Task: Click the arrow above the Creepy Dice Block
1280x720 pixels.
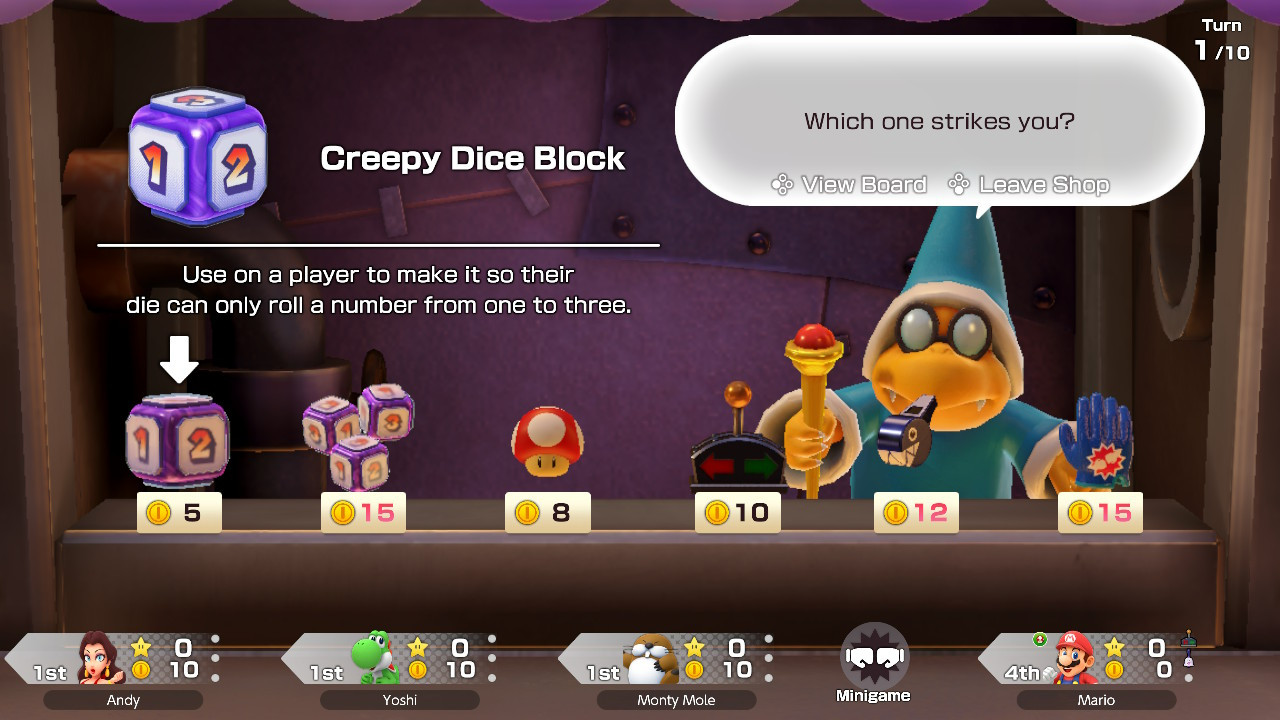Action: (178, 360)
